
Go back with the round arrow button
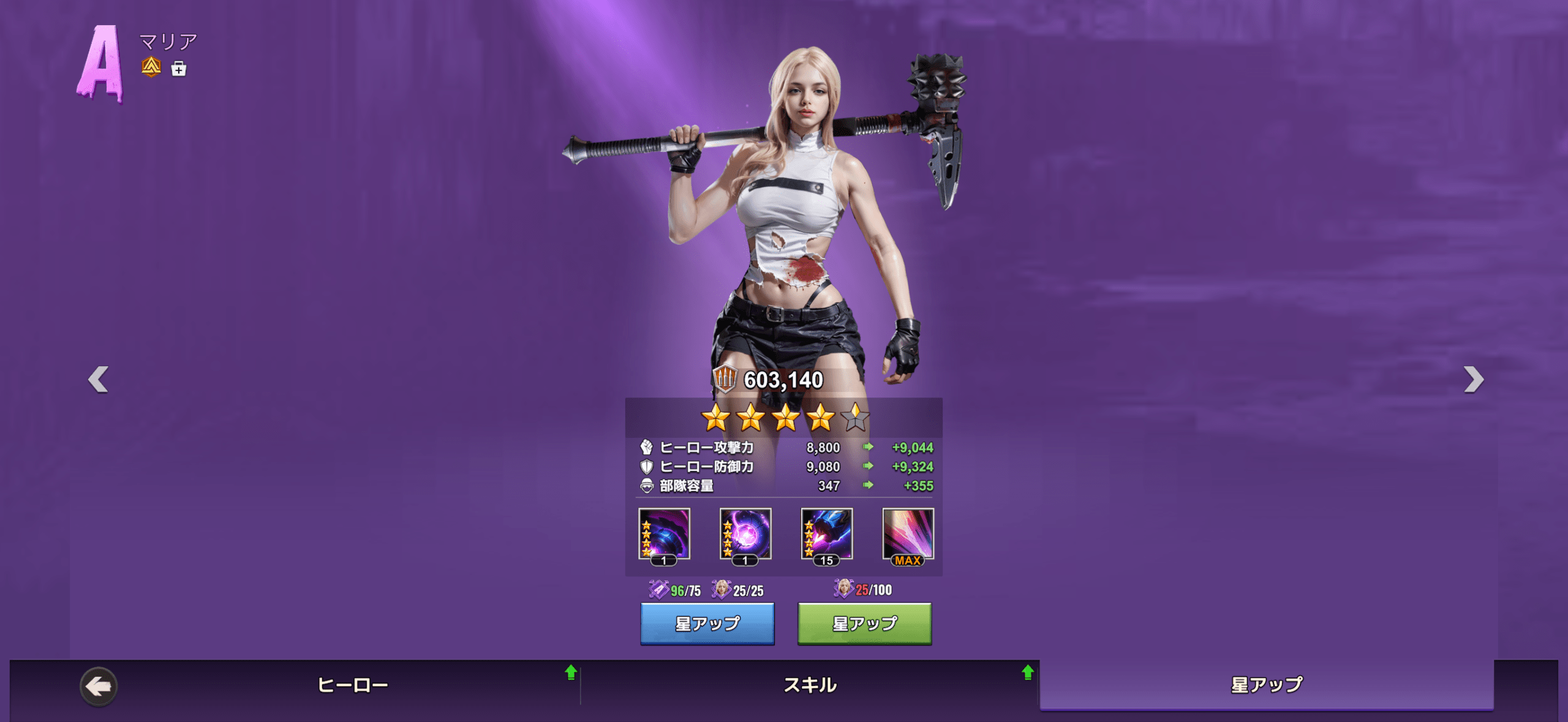click(x=99, y=686)
